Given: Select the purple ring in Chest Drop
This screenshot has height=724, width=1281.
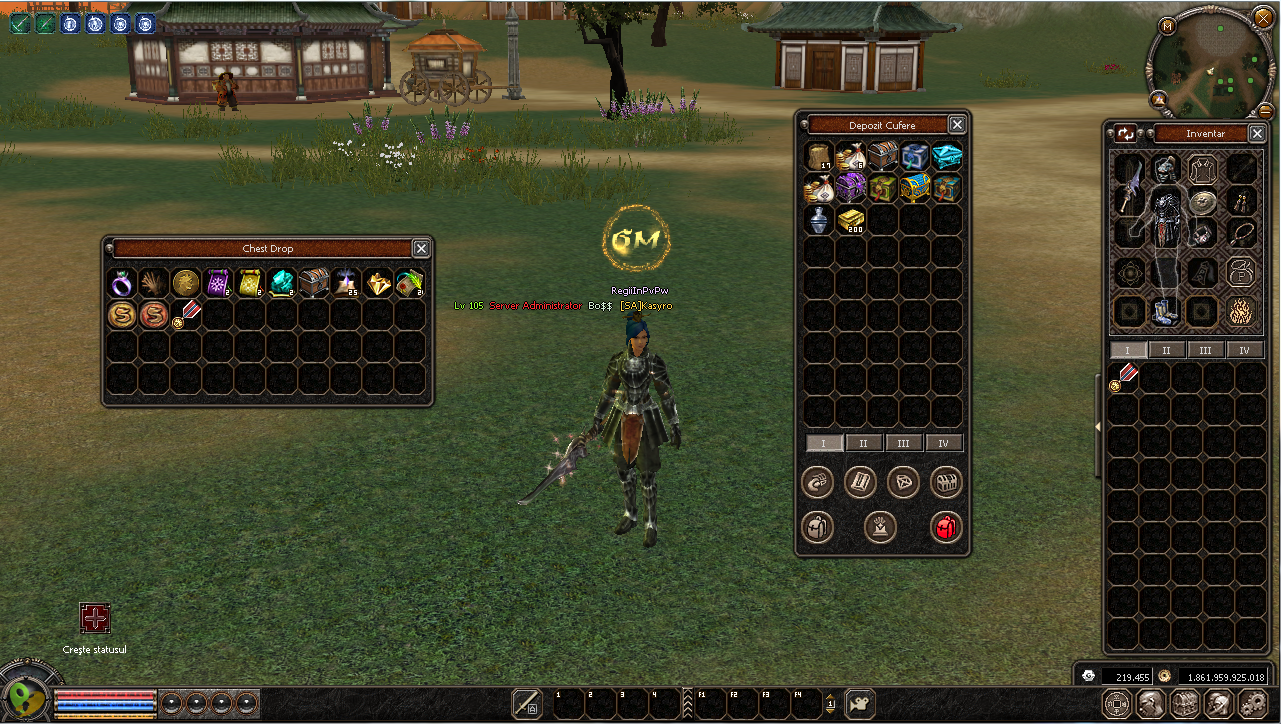Looking at the screenshot, I should tap(122, 283).
